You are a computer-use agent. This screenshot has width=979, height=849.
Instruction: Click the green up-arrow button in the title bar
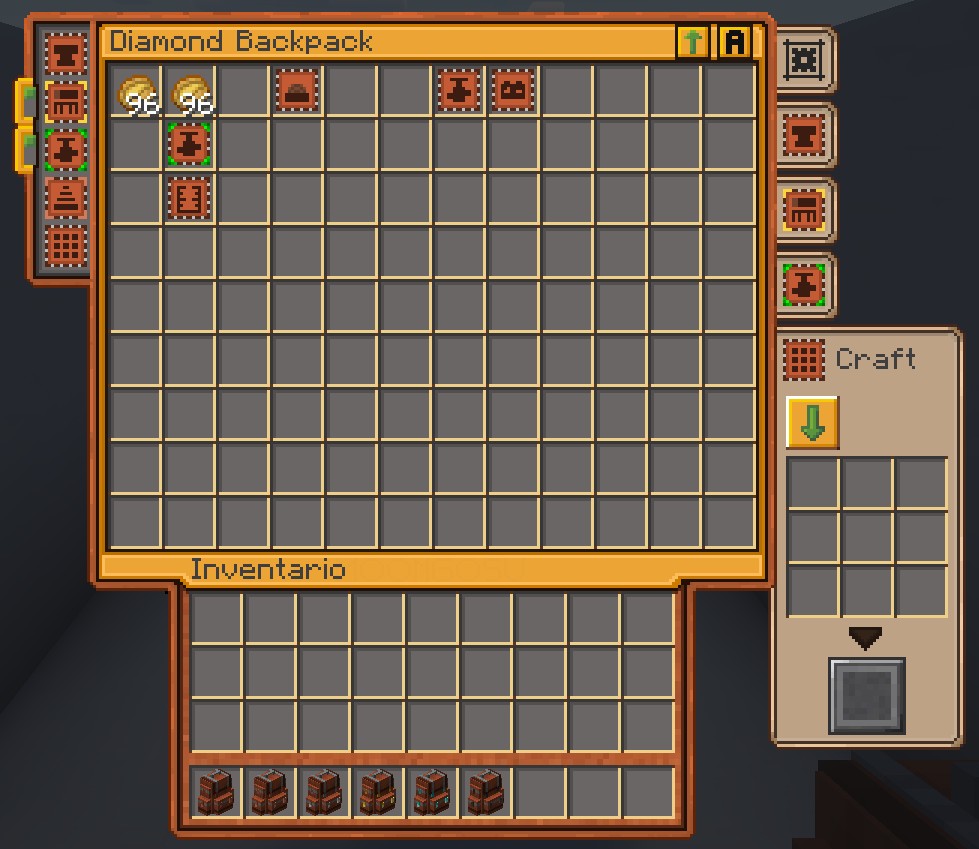click(692, 42)
